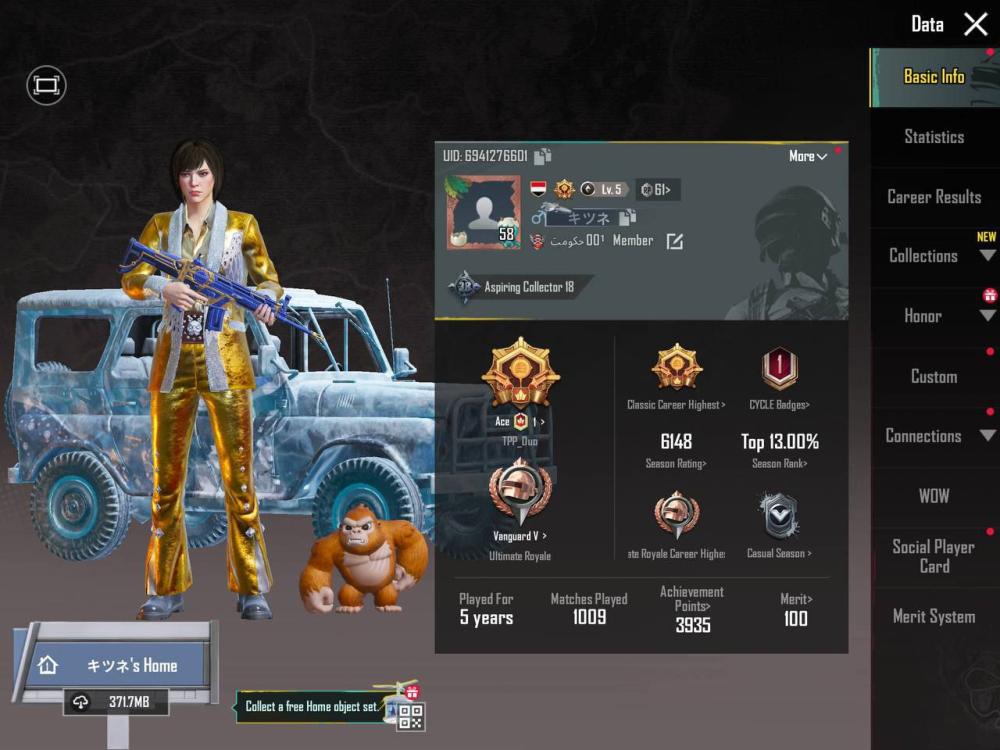The width and height of the screenshot is (1000, 750).
Task: Edit the clan member info
Action: [x=675, y=241]
